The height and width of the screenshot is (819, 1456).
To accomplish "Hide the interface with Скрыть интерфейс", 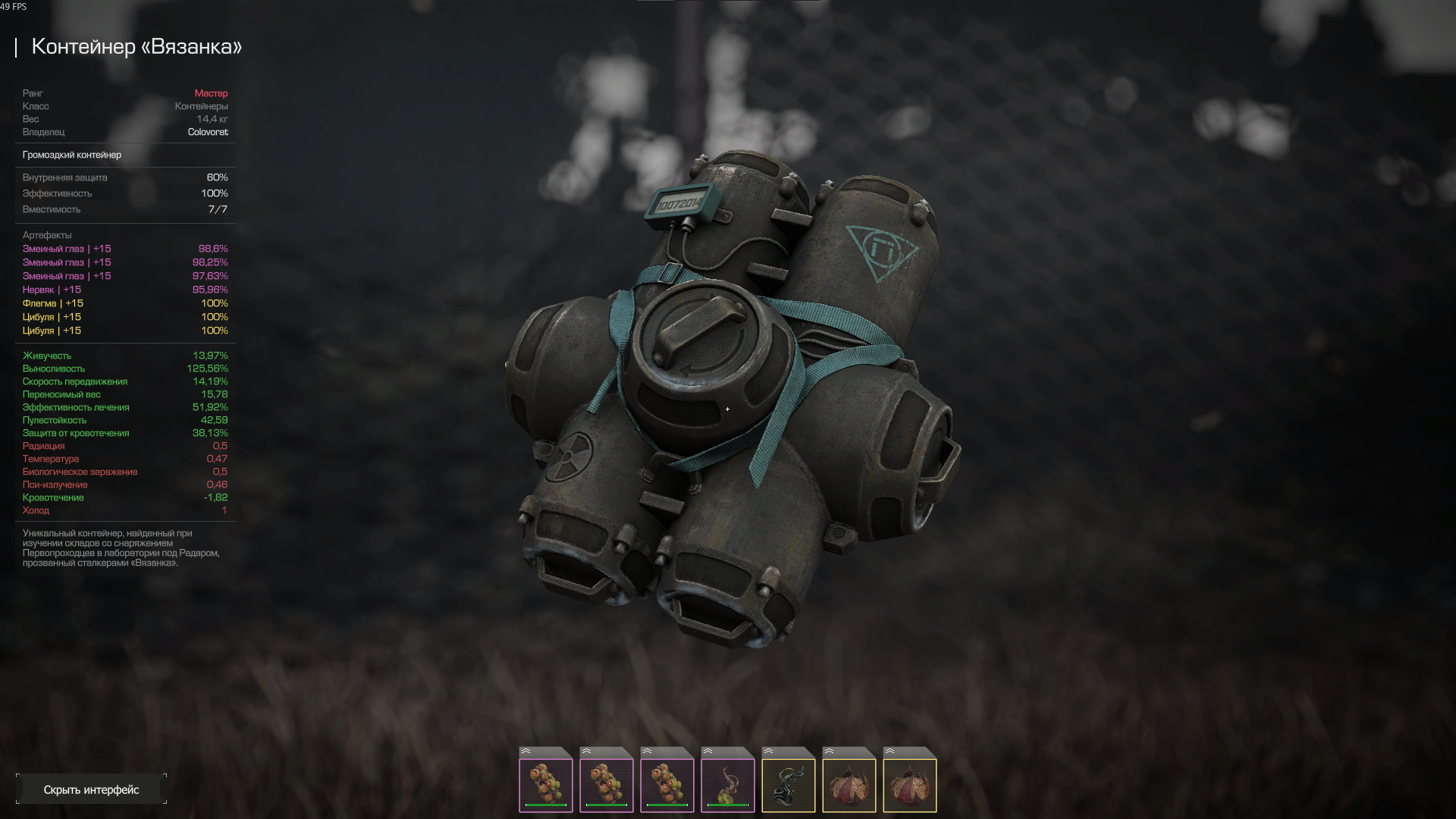I will 91,789.
